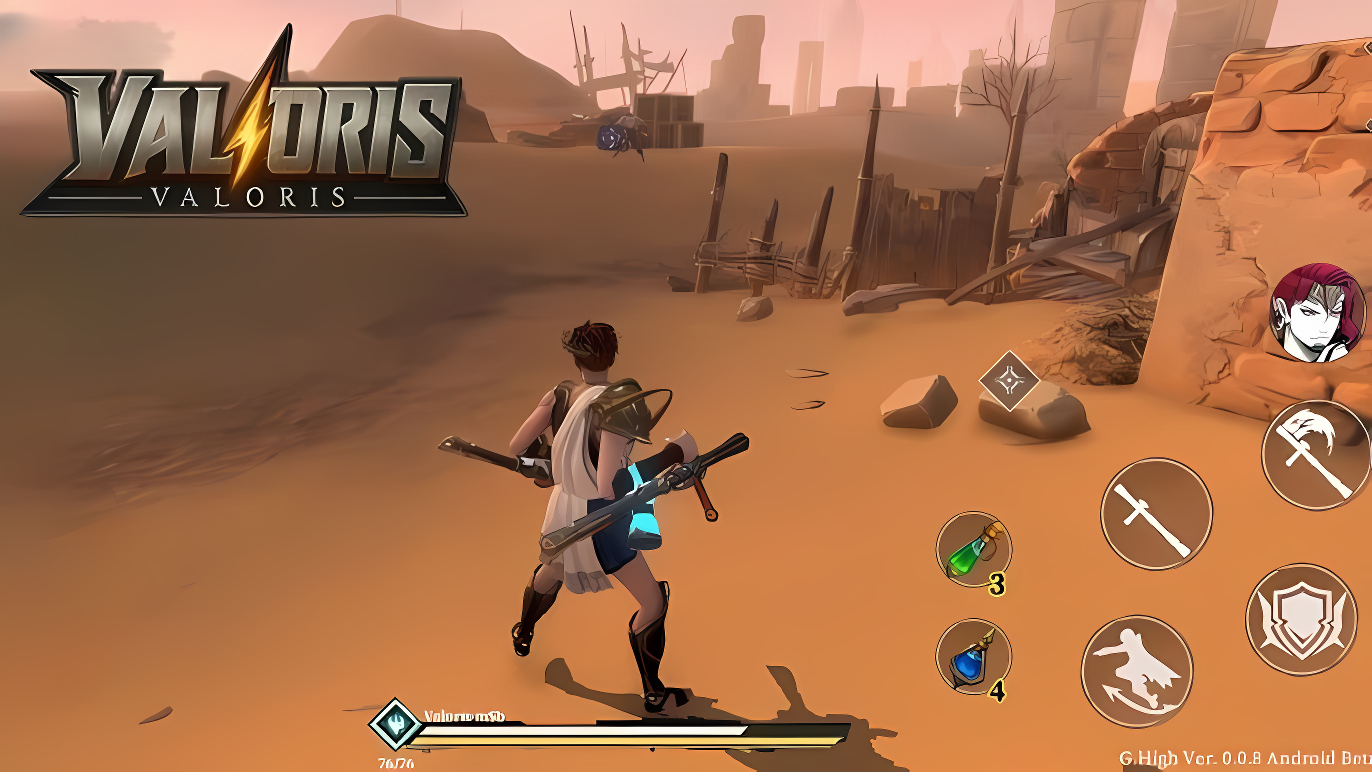The image size is (1372, 772).
Task: Raise guard with the shield button
Action: (x=1301, y=619)
